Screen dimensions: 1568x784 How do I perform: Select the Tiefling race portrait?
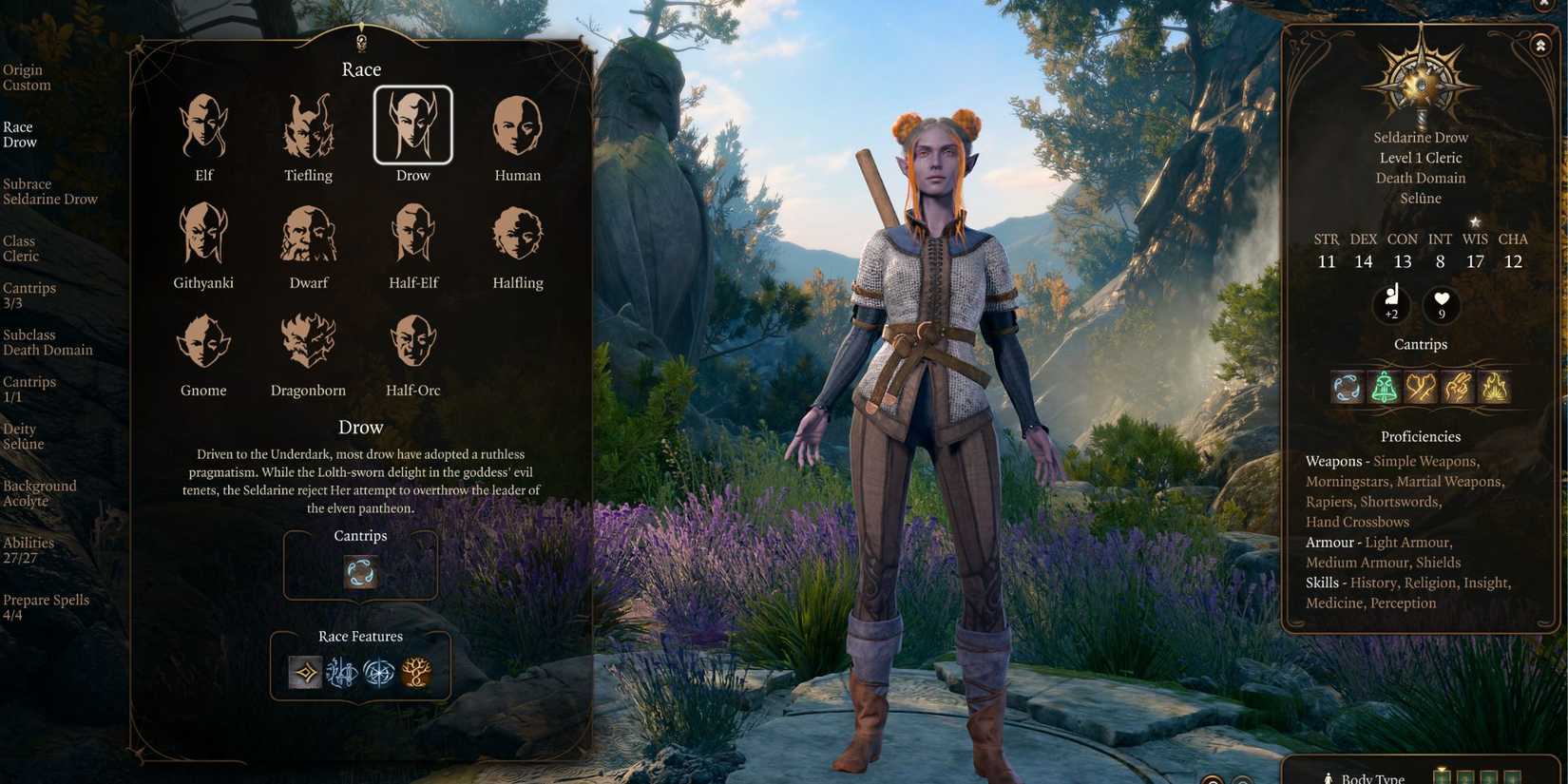click(307, 124)
